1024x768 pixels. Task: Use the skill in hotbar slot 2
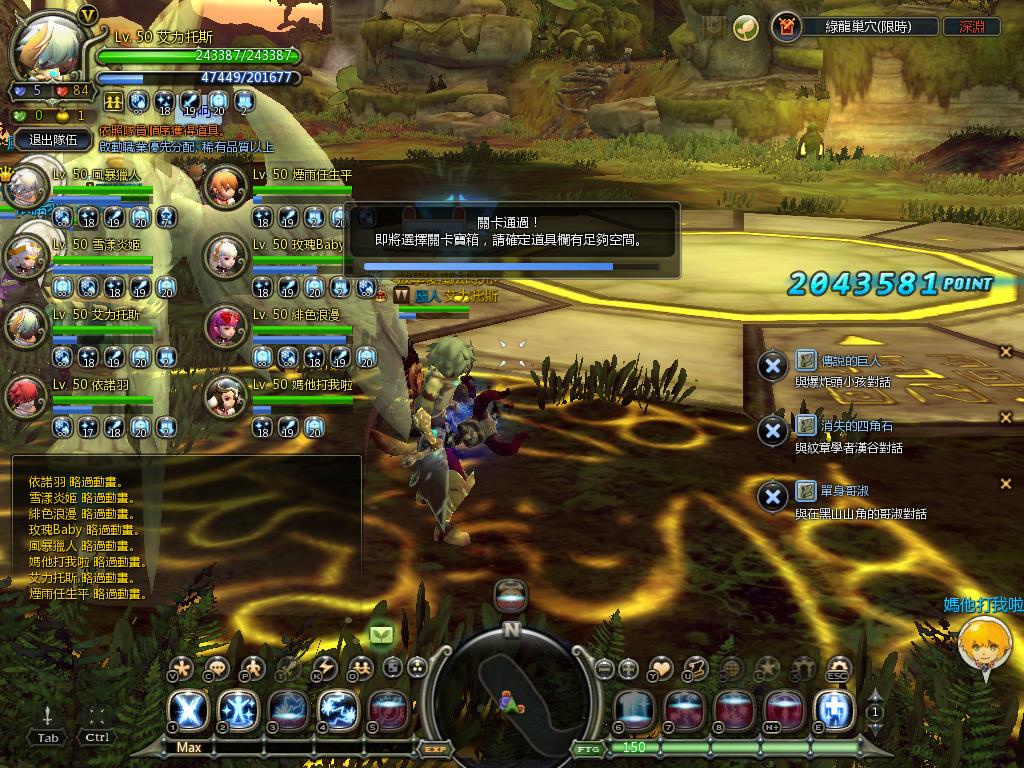pos(238,710)
